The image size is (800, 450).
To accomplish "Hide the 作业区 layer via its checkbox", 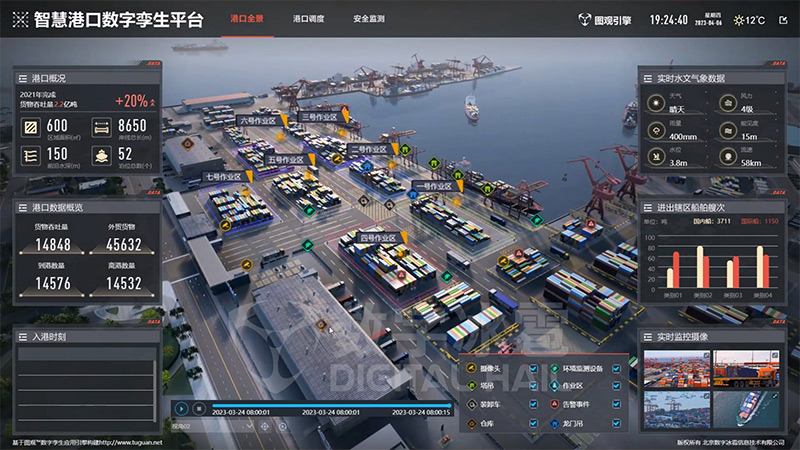I will click(x=616, y=387).
